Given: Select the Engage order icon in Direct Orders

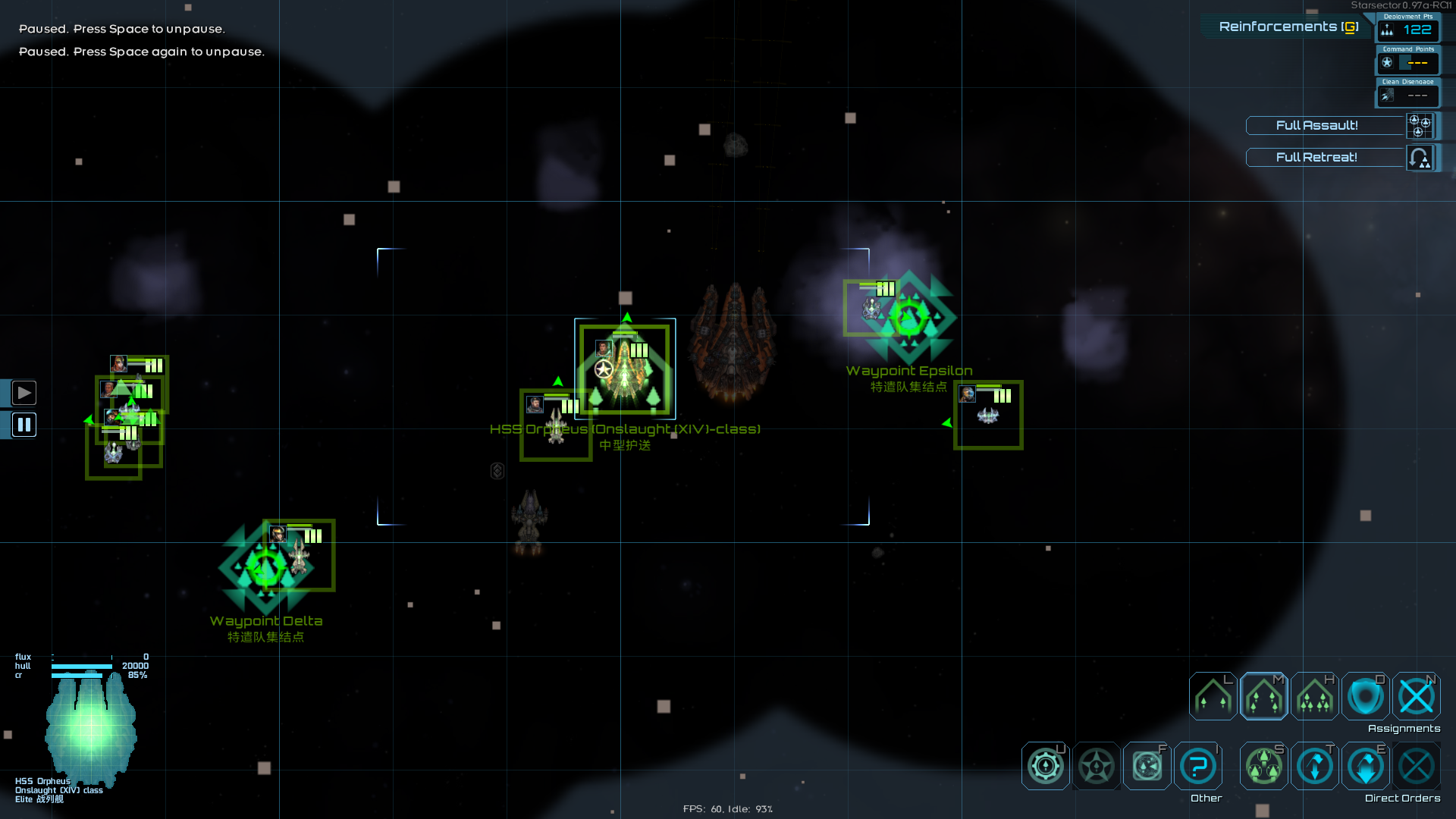Looking at the screenshot, I should pyautogui.click(x=1313, y=766).
